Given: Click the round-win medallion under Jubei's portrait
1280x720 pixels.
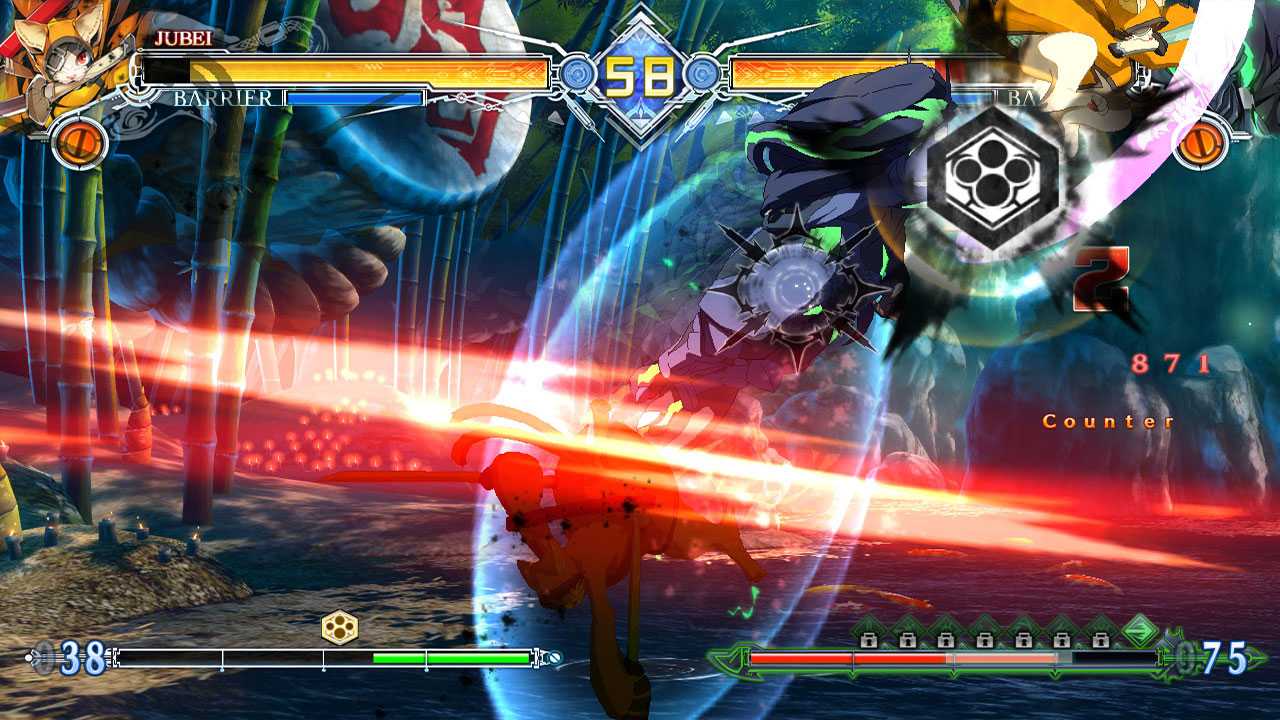Looking at the screenshot, I should click(x=78, y=140).
